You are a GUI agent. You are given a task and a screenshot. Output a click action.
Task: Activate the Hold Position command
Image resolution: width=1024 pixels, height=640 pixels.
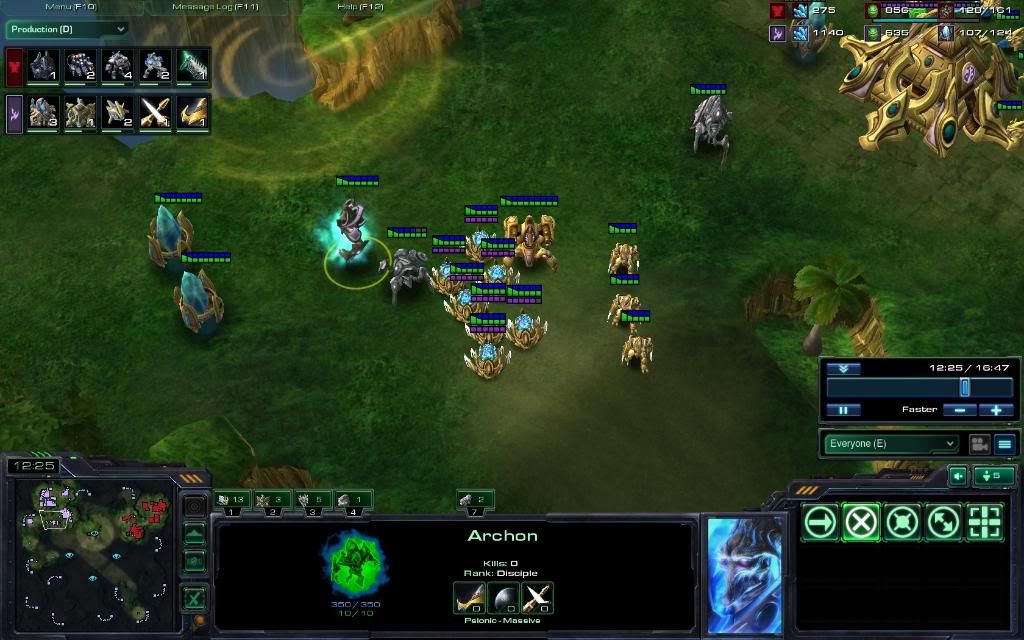pyautogui.click(x=902, y=522)
